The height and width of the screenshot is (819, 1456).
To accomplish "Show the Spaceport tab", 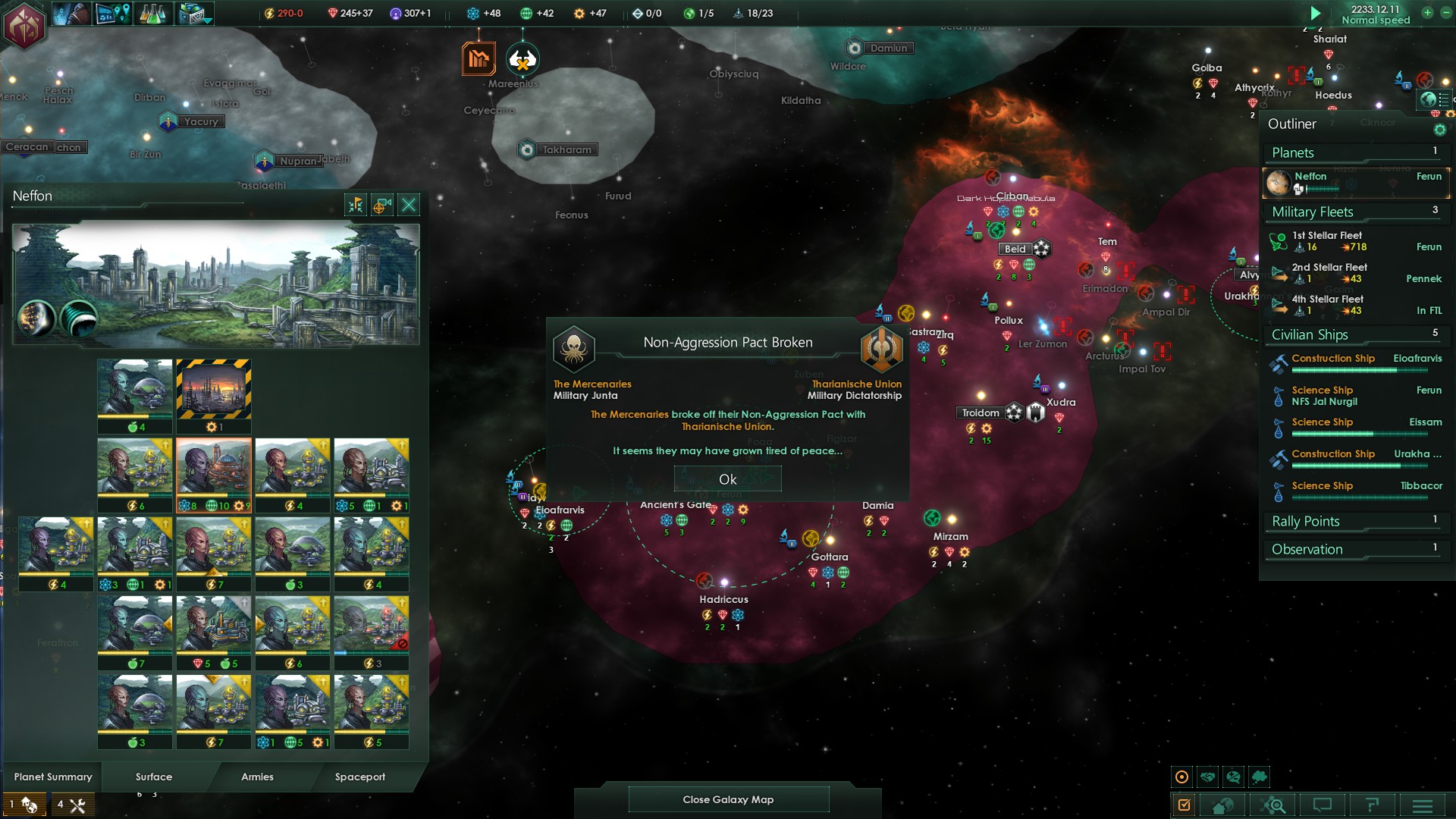I will (x=360, y=777).
